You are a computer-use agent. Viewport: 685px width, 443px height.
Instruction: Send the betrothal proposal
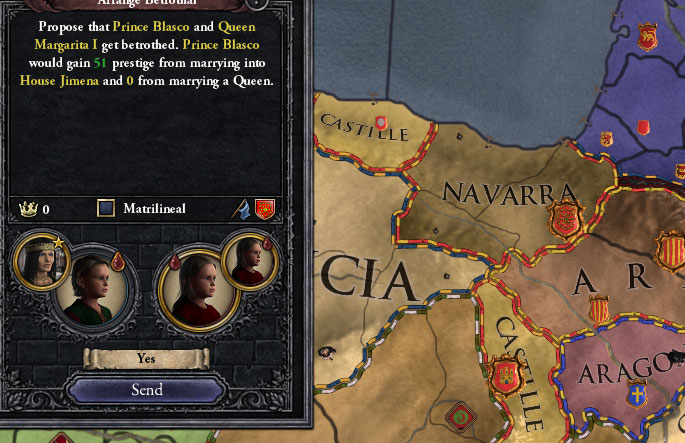tap(146, 390)
